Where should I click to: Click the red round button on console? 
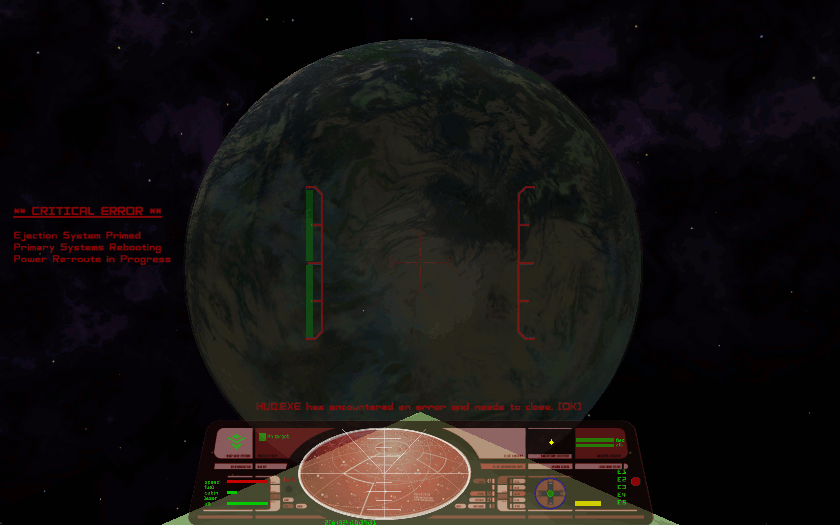635,482
